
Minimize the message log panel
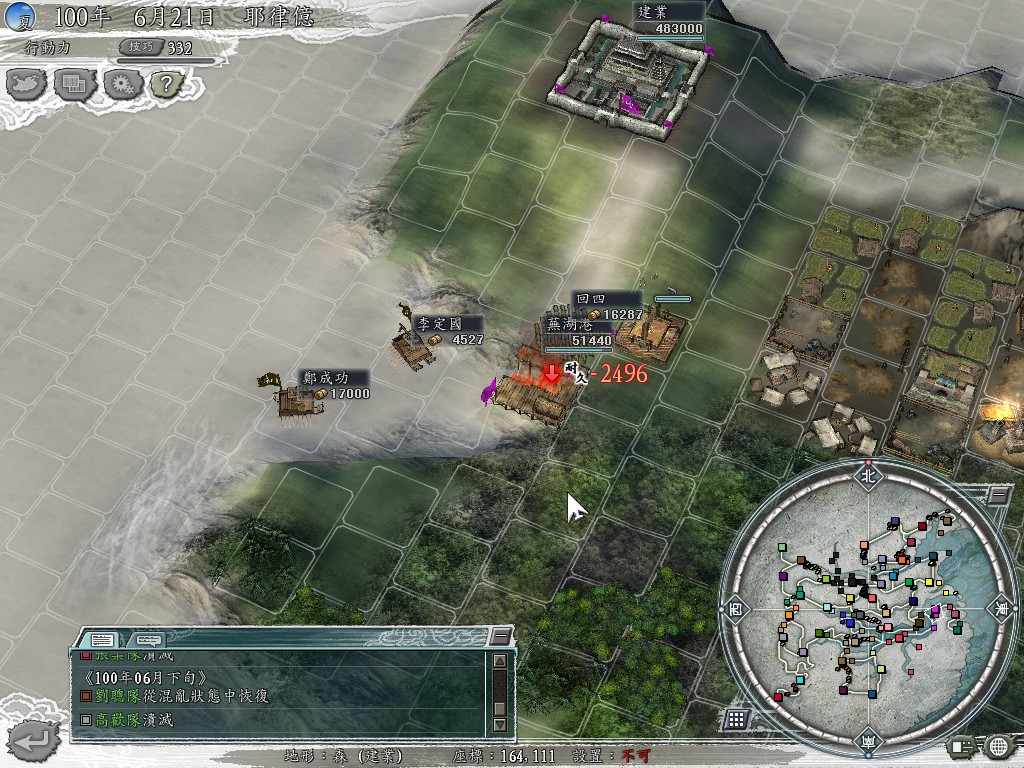point(500,636)
